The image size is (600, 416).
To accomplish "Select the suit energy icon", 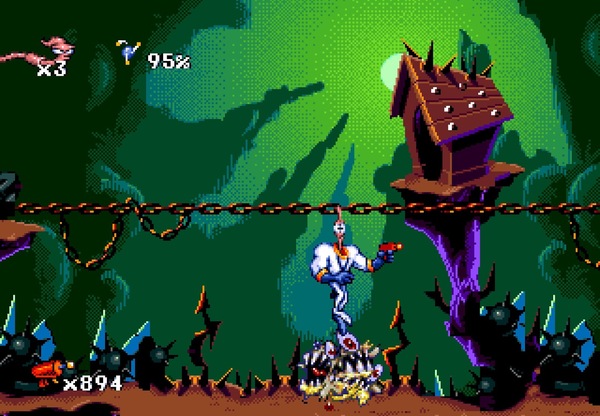I will [128, 52].
